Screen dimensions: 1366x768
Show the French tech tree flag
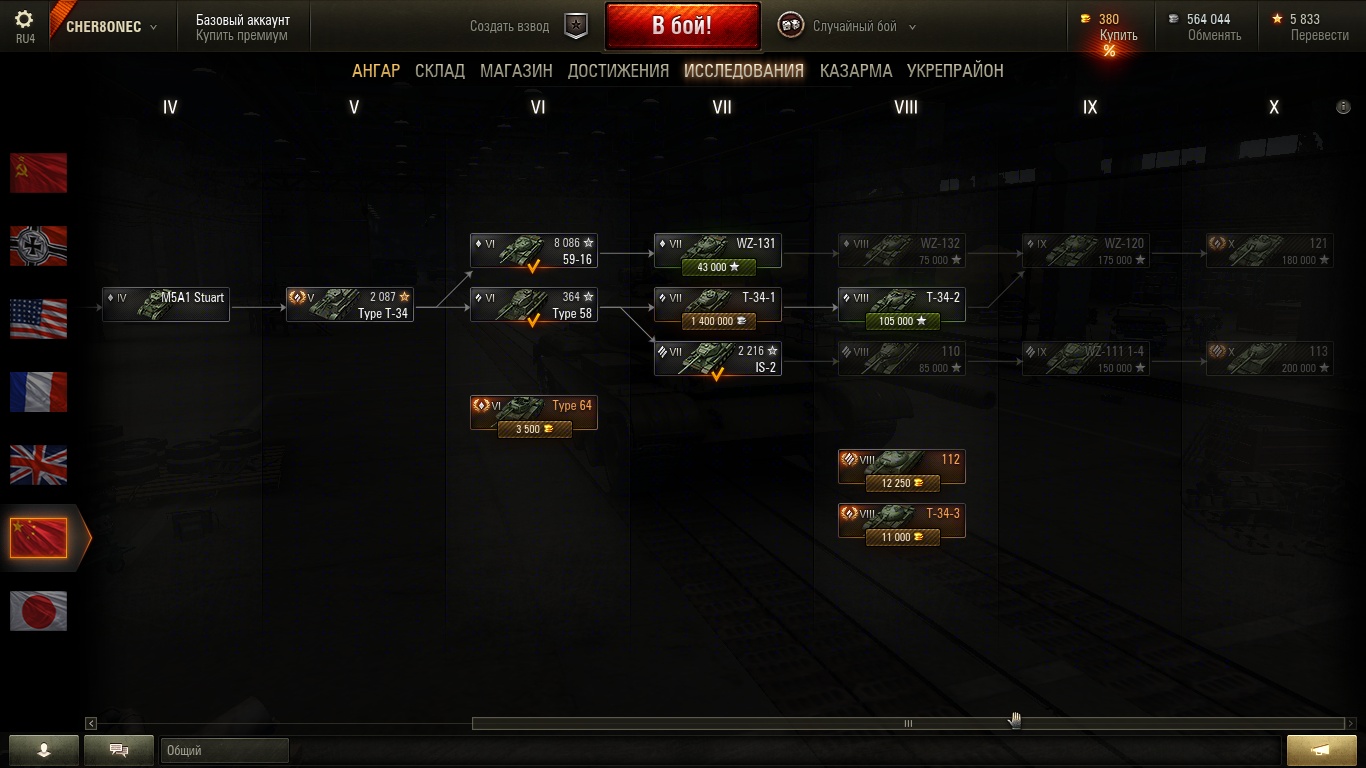click(39, 392)
